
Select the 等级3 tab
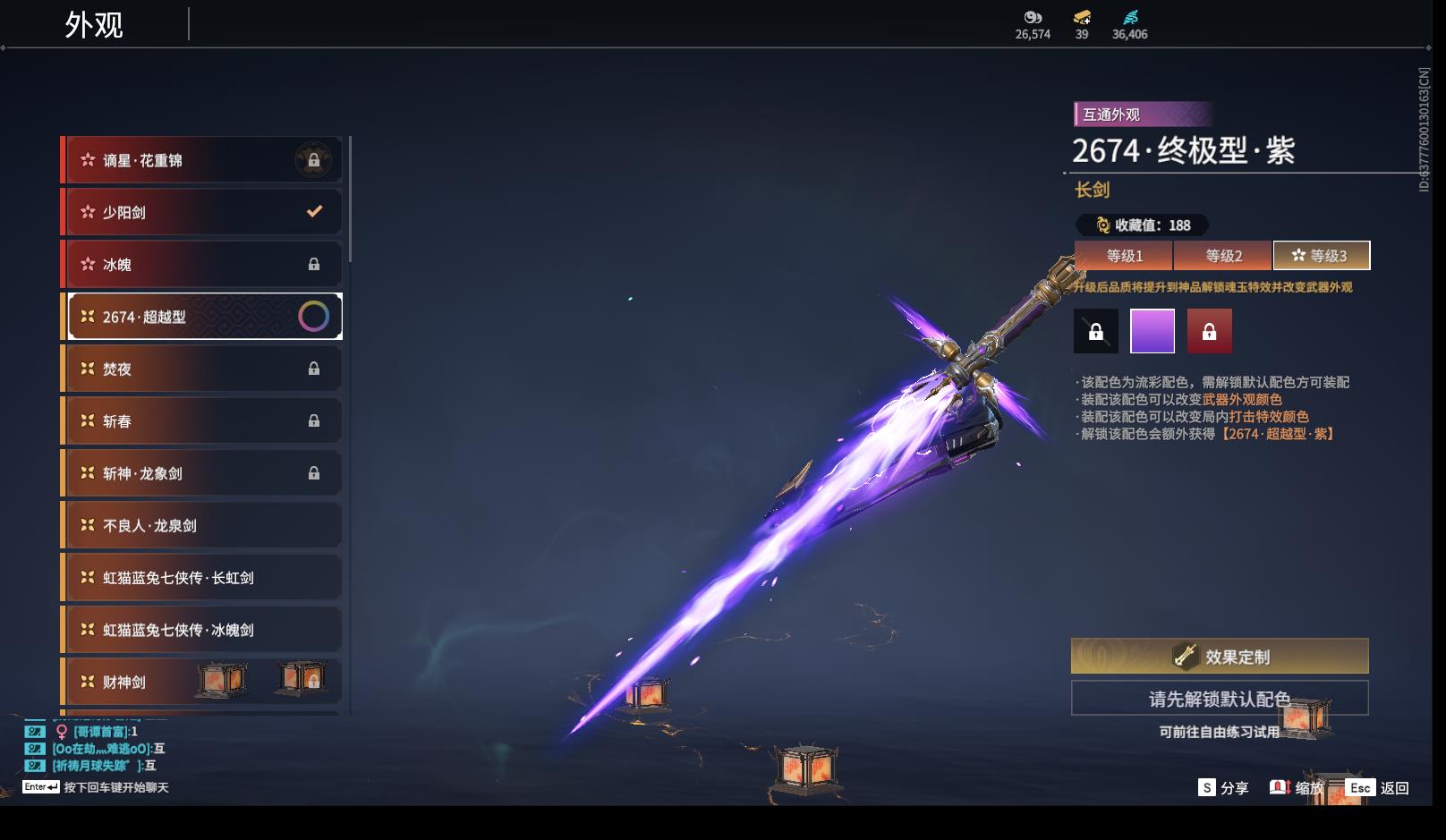pos(1321,256)
